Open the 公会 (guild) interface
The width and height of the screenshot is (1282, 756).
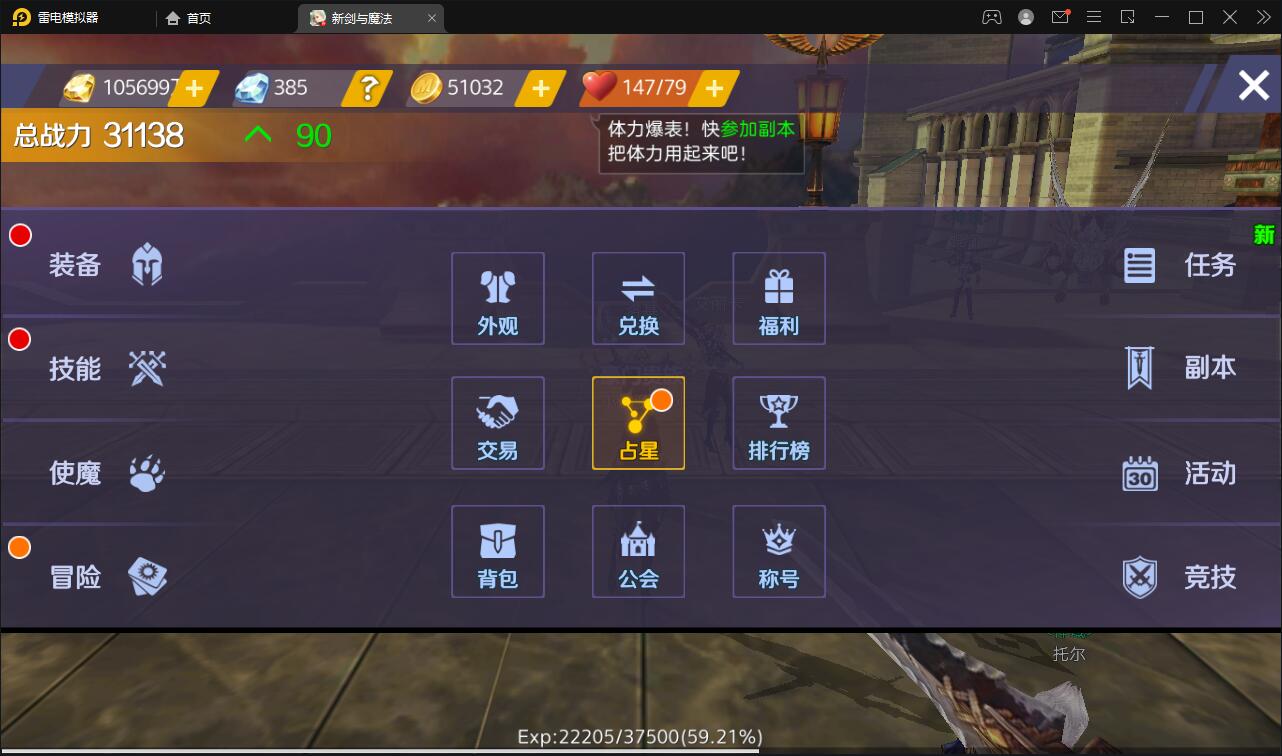point(638,551)
